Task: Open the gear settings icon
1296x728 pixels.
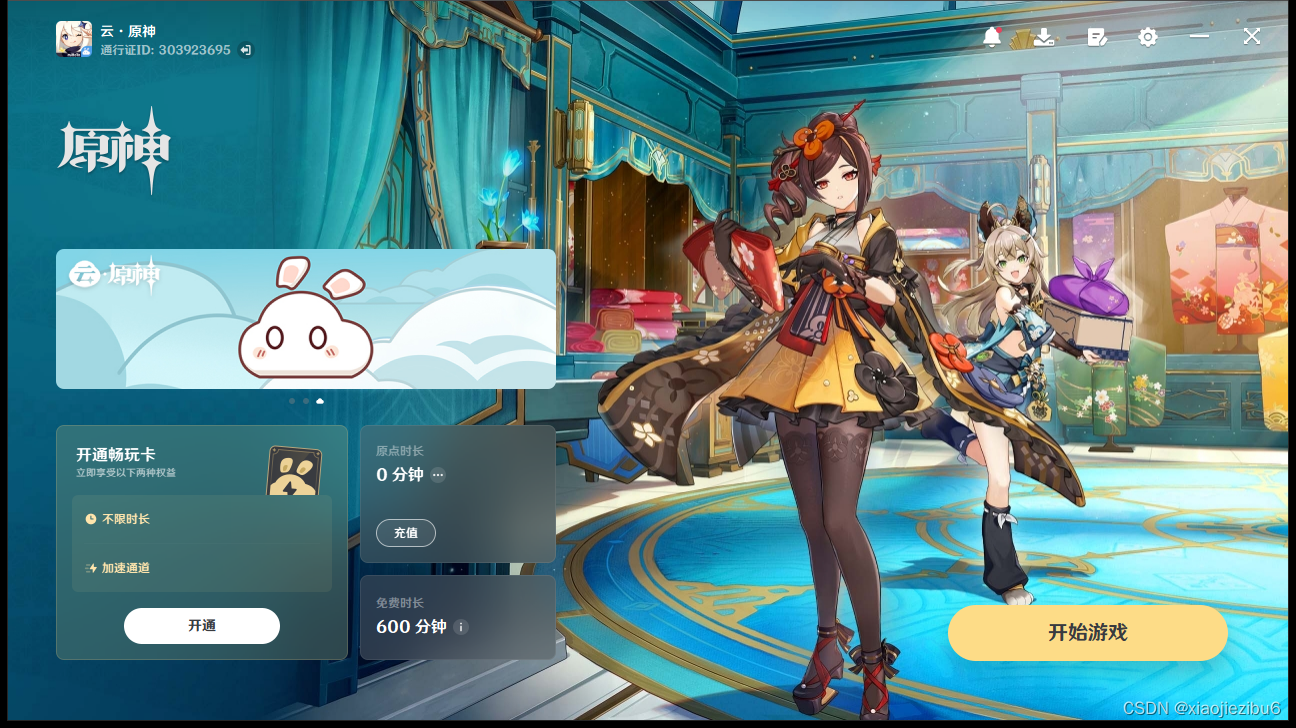Action: (x=1148, y=37)
